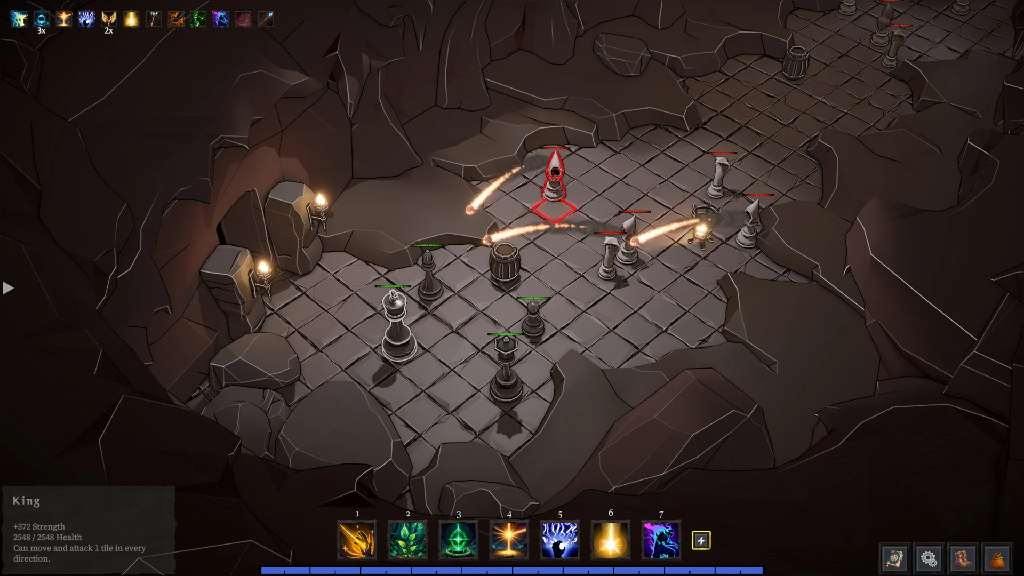This screenshot has width=1024, height=576.
Task: Select the white king piece on the board
Action: [397, 325]
